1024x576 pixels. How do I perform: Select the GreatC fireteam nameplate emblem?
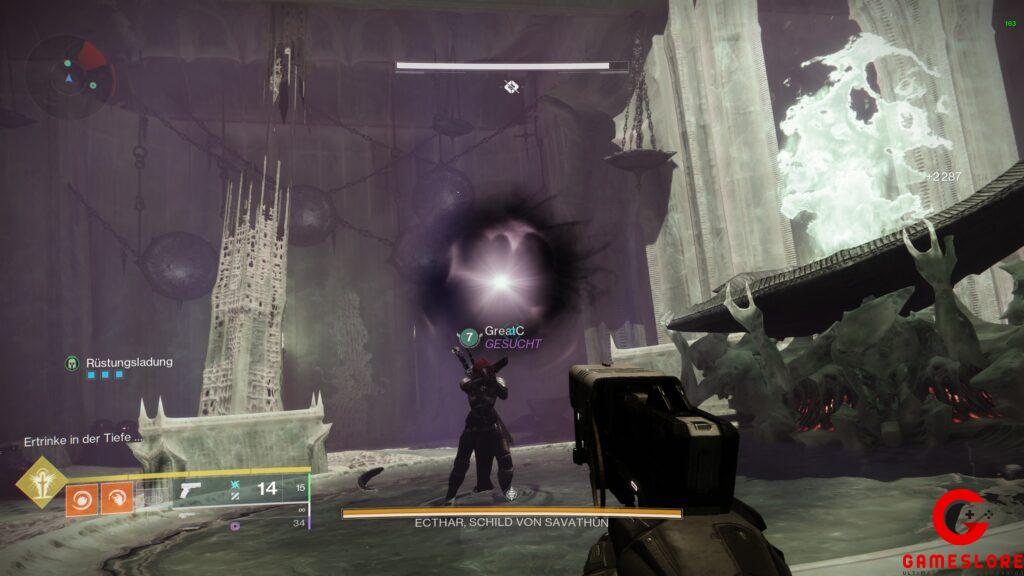468,337
